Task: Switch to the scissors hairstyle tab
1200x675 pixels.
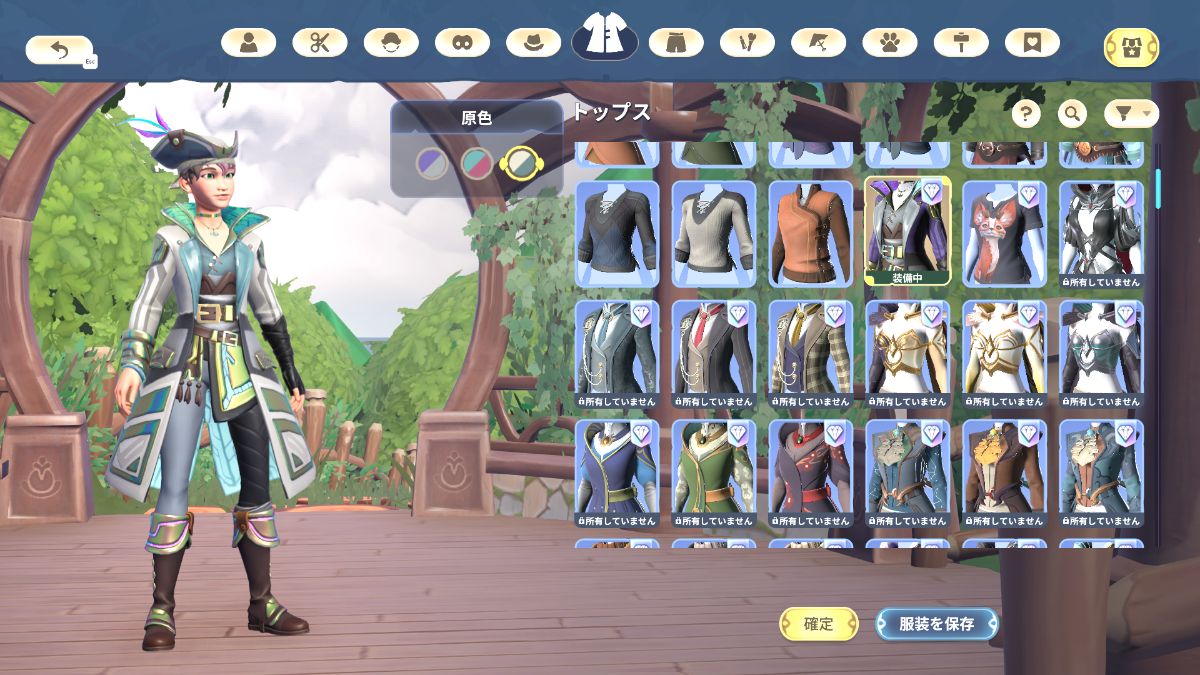Action: coord(320,43)
